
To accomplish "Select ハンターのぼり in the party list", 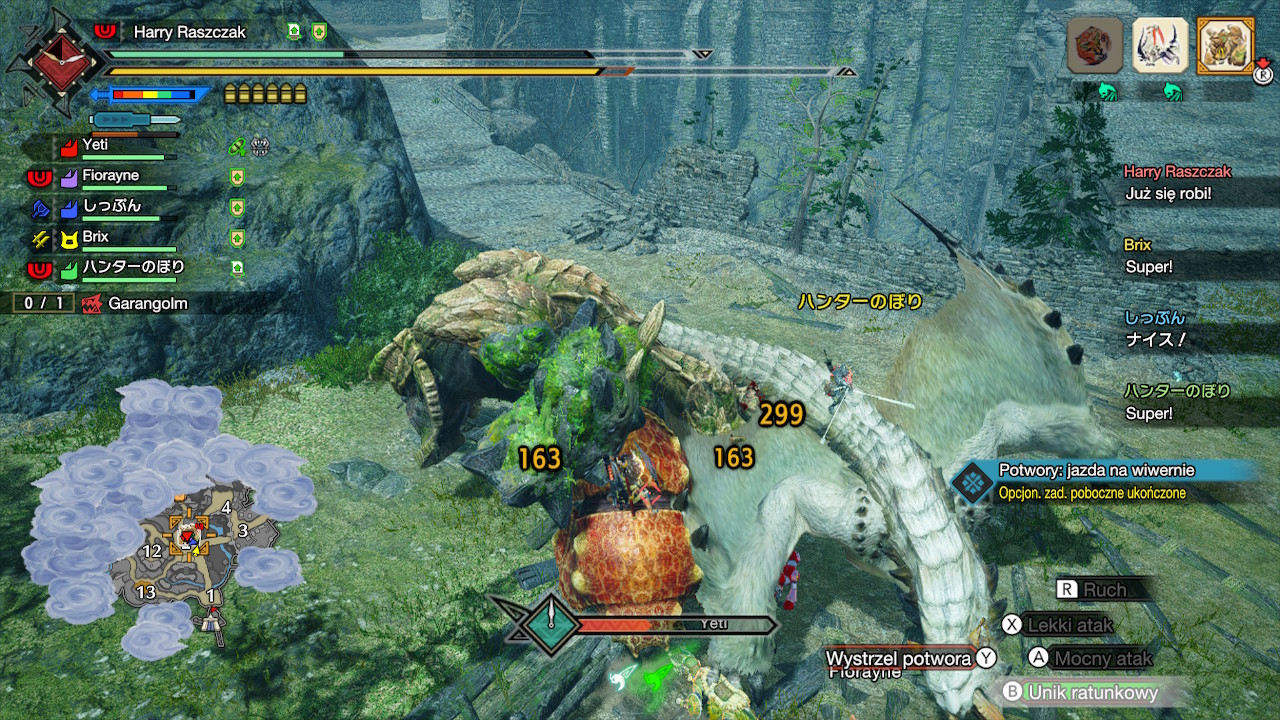I will [120, 270].
